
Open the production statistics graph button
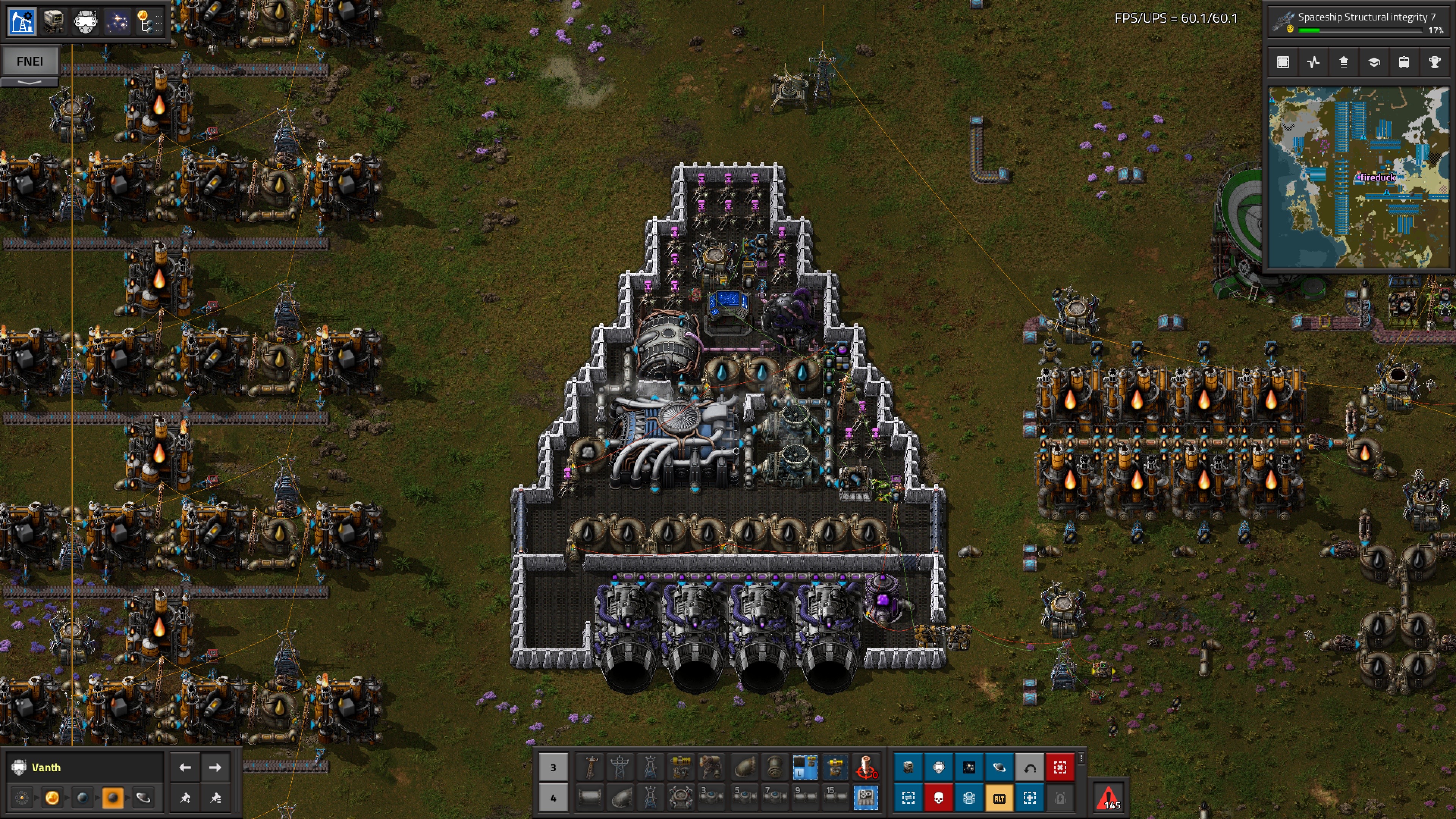[1313, 62]
